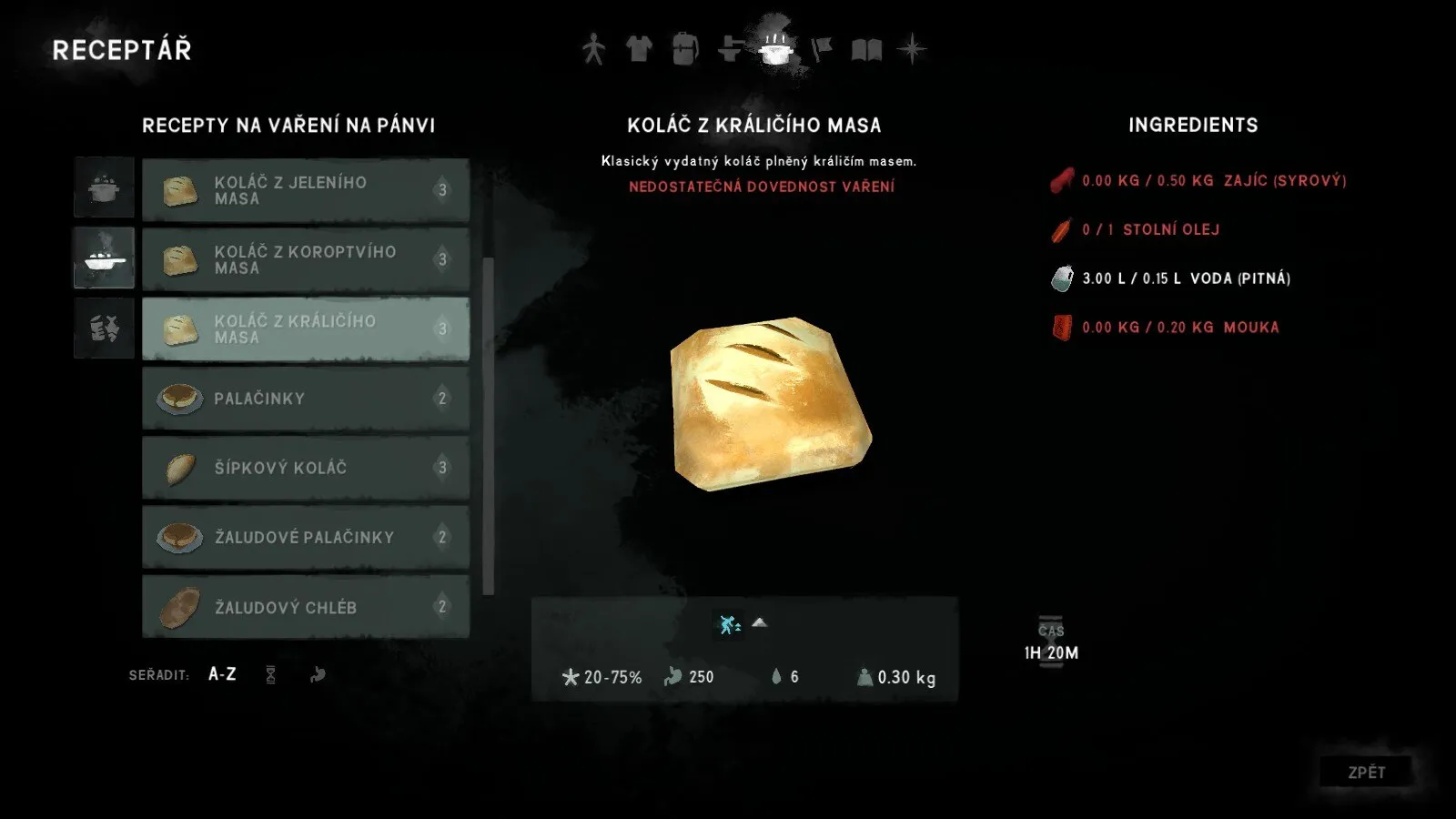Select the KOLÁČ Z JELENÍHO MASA recipe
Image resolution: width=1456 pixels, height=819 pixels.
tap(305, 189)
